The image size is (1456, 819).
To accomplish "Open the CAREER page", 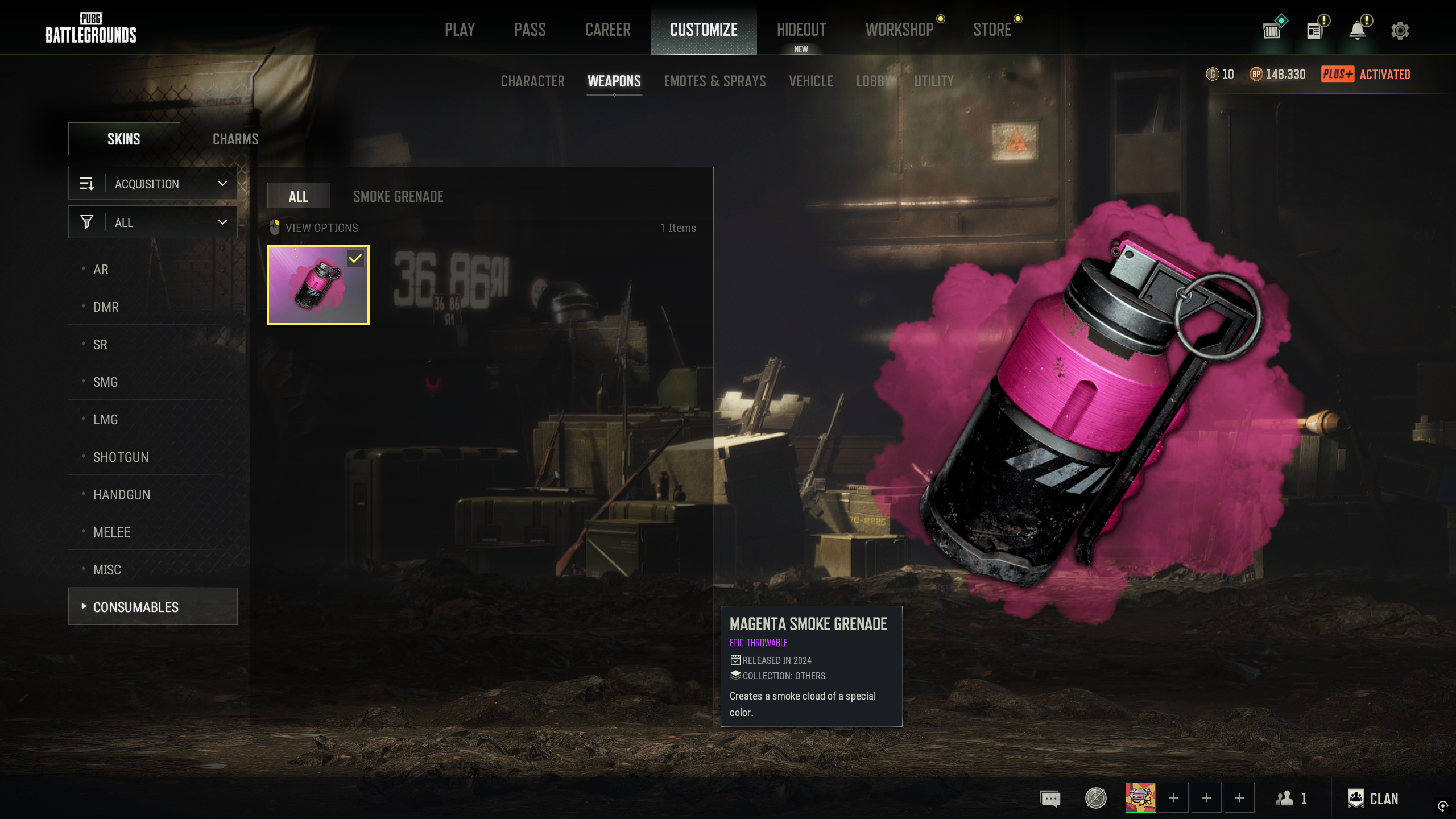I will tap(607, 30).
